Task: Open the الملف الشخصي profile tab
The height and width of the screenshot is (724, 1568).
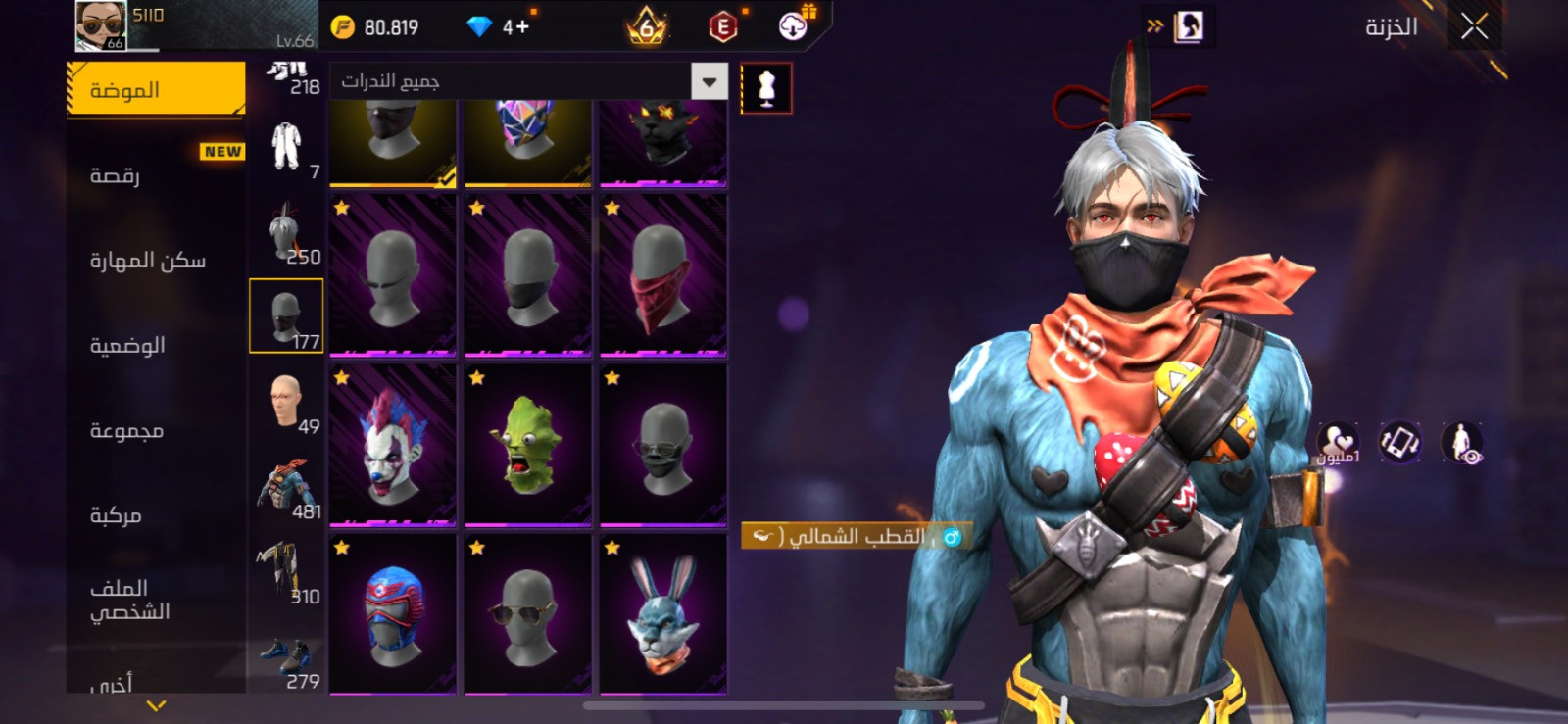Action: [156, 600]
